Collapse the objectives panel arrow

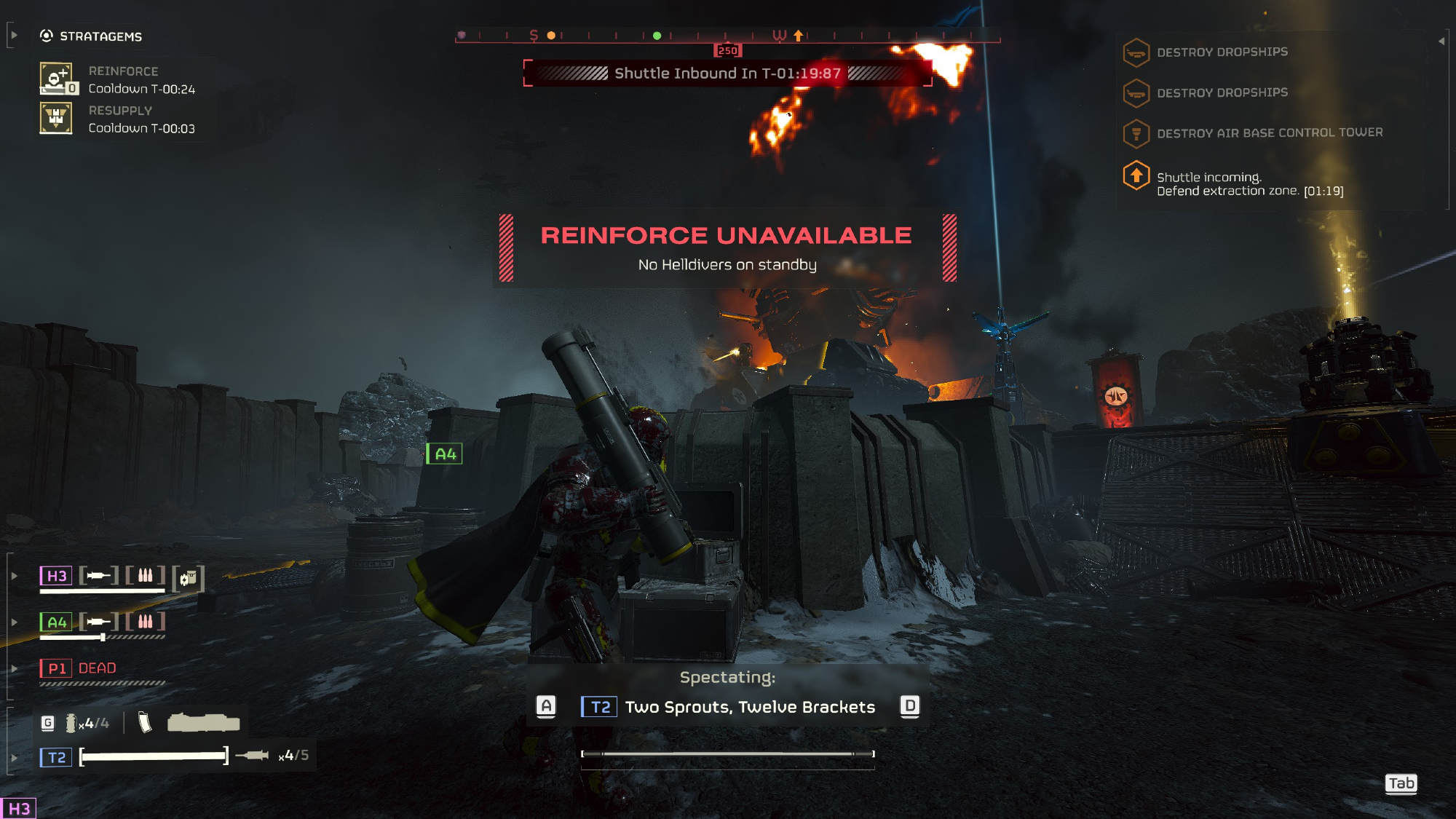(x=1441, y=41)
